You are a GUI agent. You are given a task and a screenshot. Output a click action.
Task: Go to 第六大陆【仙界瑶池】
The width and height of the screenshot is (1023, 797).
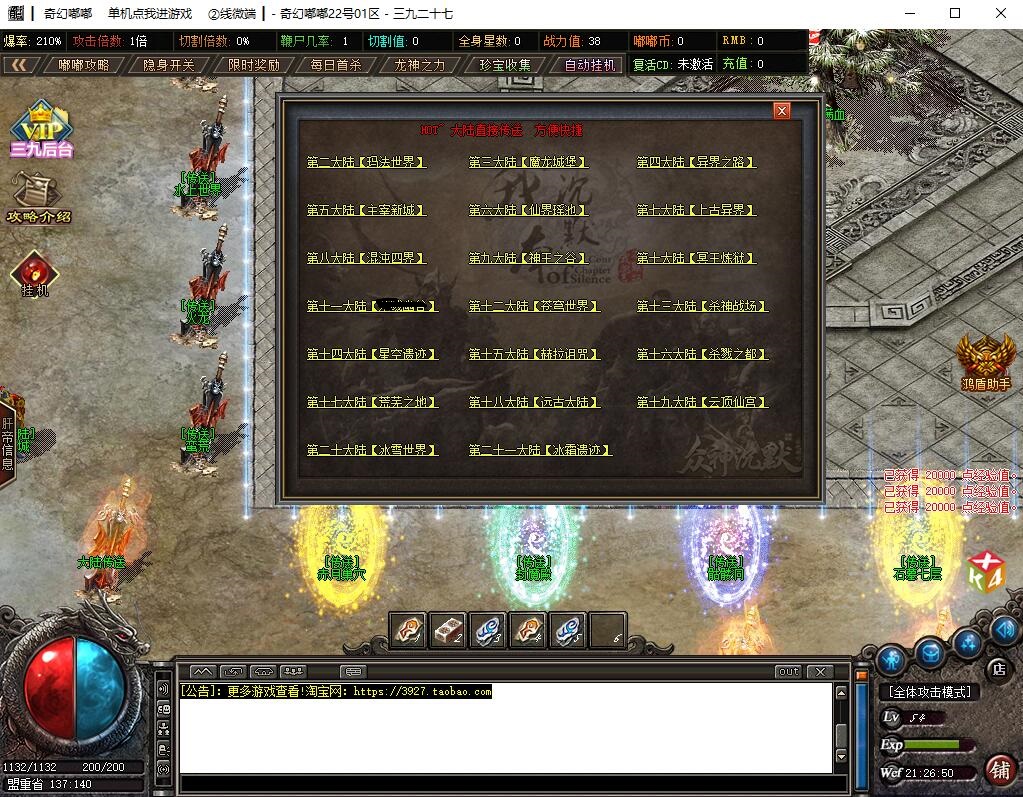(528, 210)
